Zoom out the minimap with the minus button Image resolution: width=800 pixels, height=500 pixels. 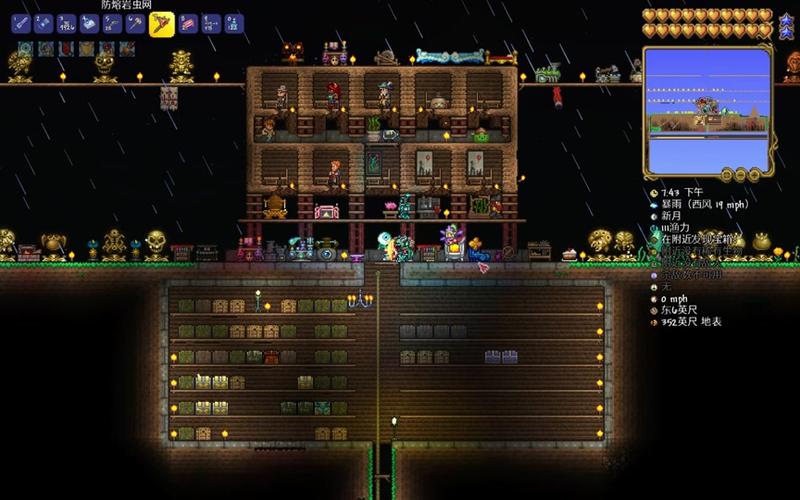coord(742,174)
